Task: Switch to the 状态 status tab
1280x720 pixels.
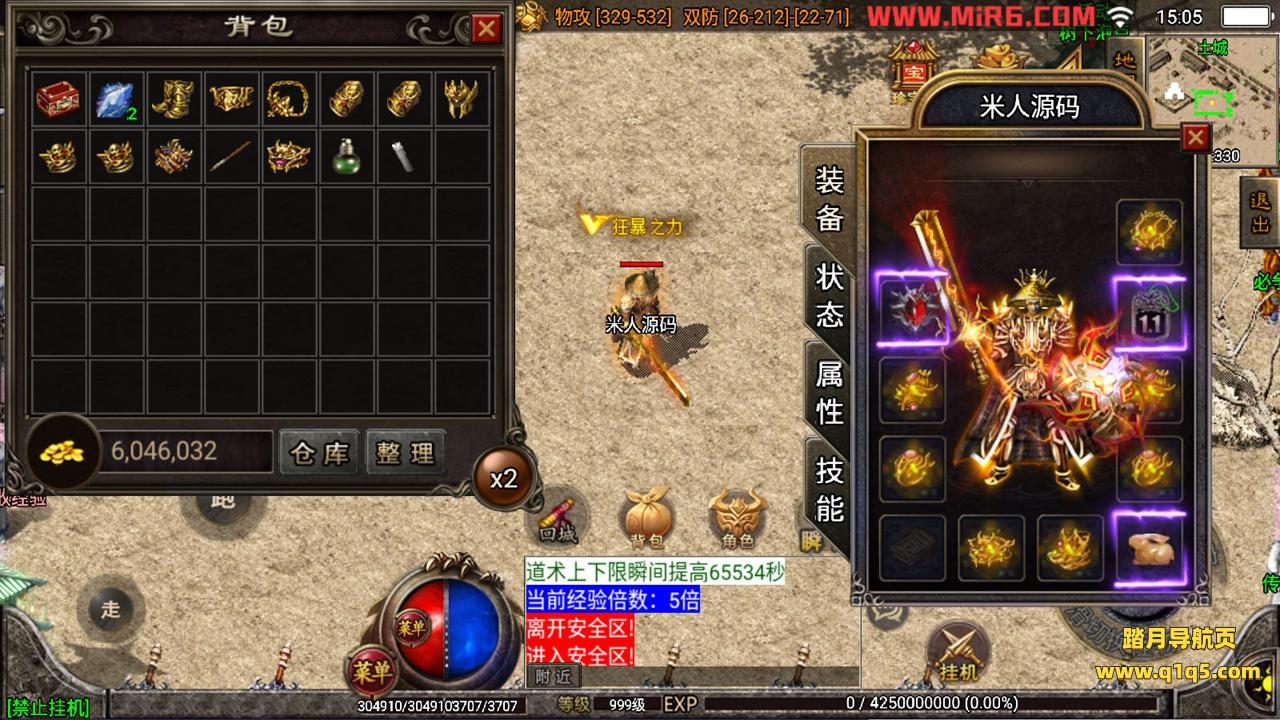Action: tap(830, 296)
